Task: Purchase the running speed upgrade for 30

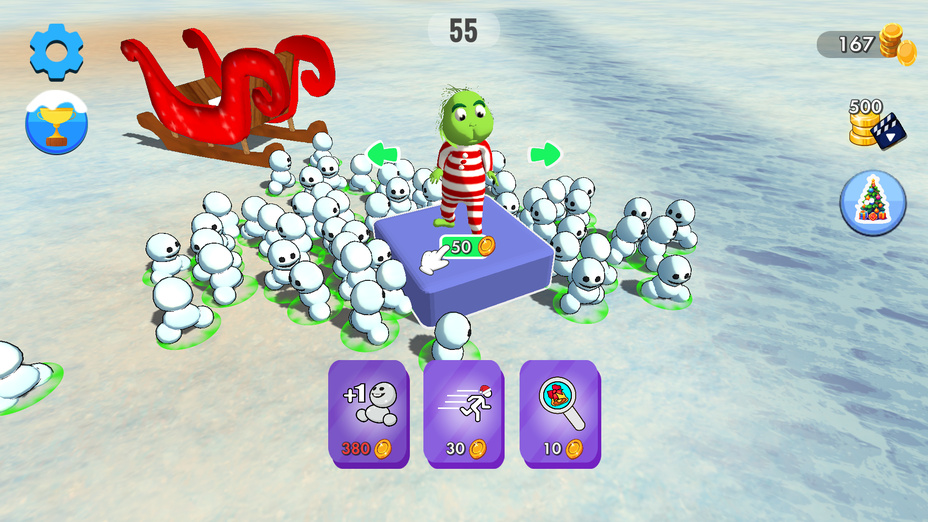Action: coord(465,413)
